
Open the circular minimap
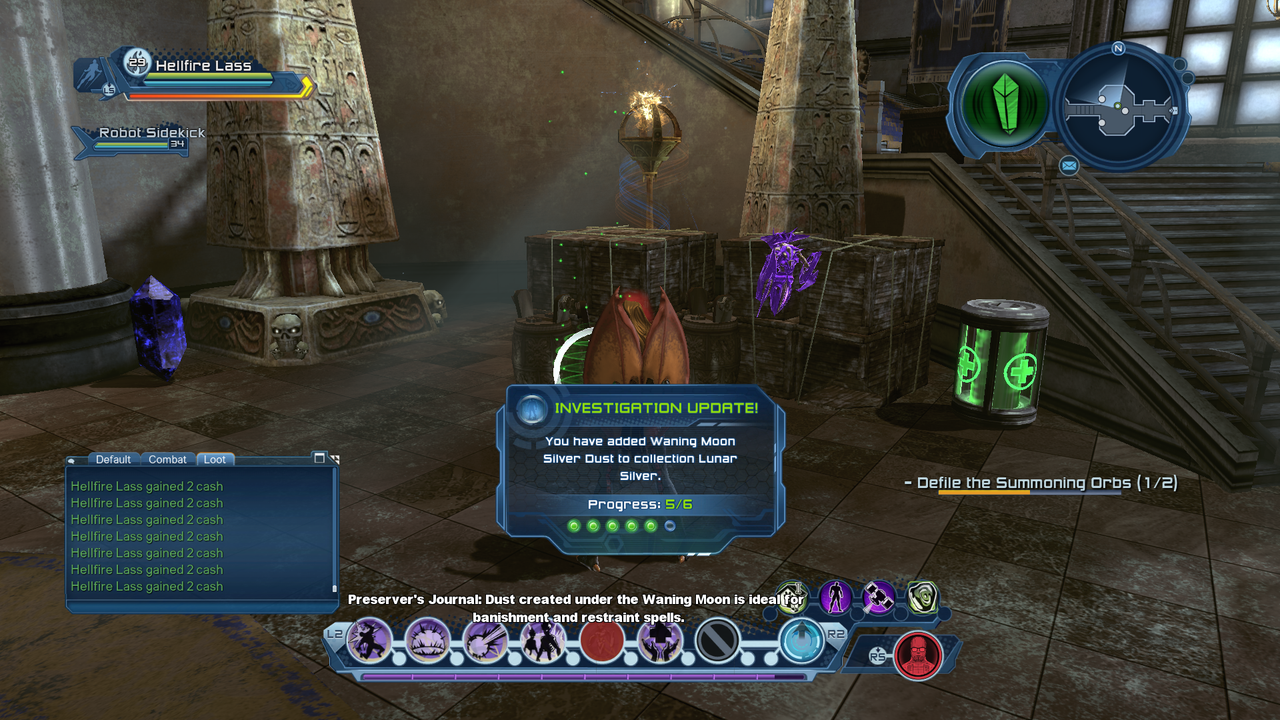[x=1119, y=103]
